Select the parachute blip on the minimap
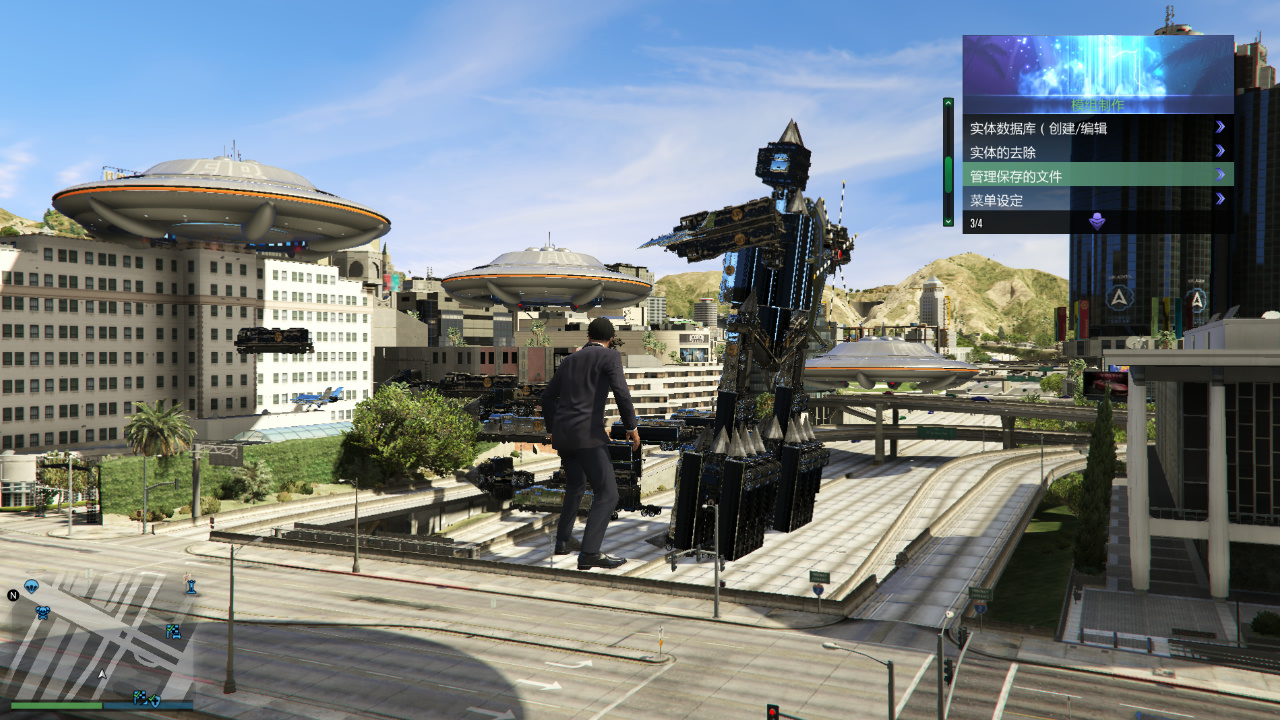The height and width of the screenshot is (720, 1280). (32, 586)
